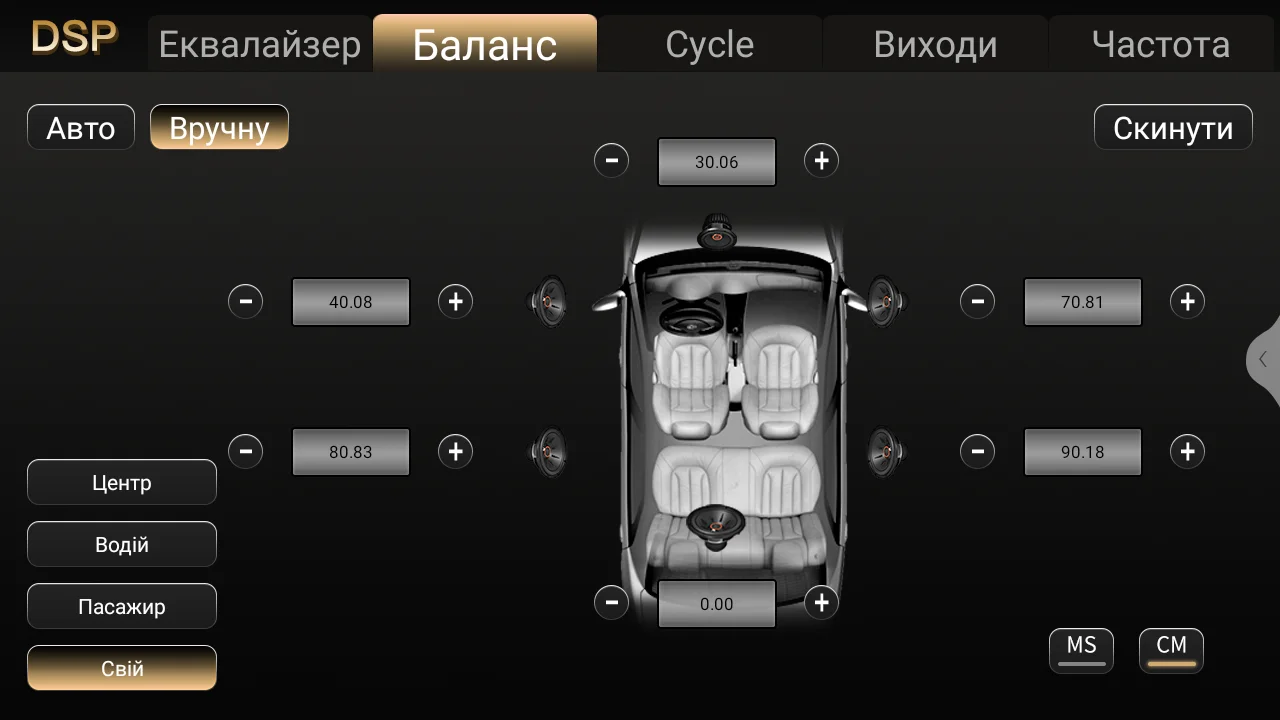Screen dimensions: 1280x720
Task: Select the front left door speaker icon
Action: pyautogui.click(x=546, y=301)
